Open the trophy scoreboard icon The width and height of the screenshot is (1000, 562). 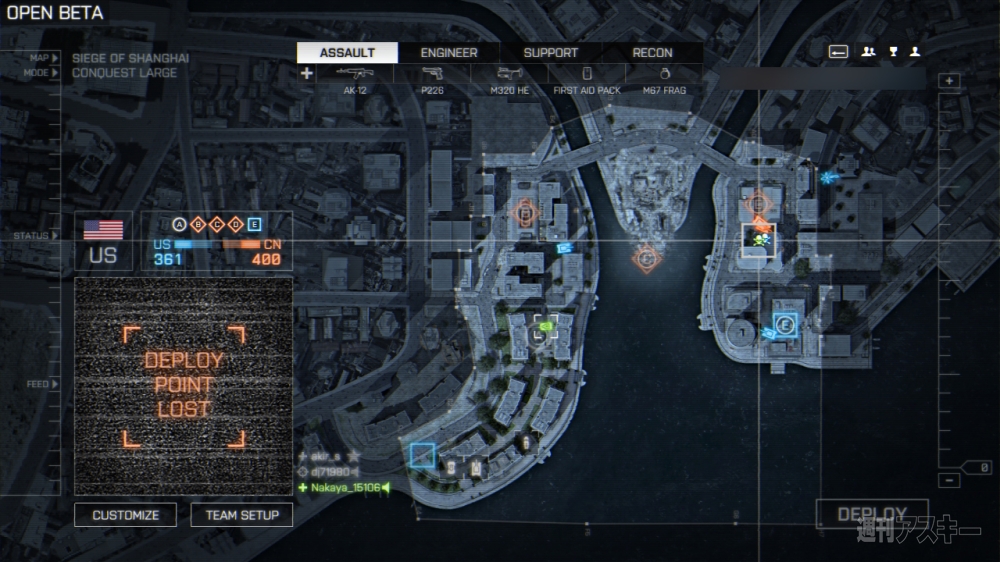pyautogui.click(x=893, y=52)
